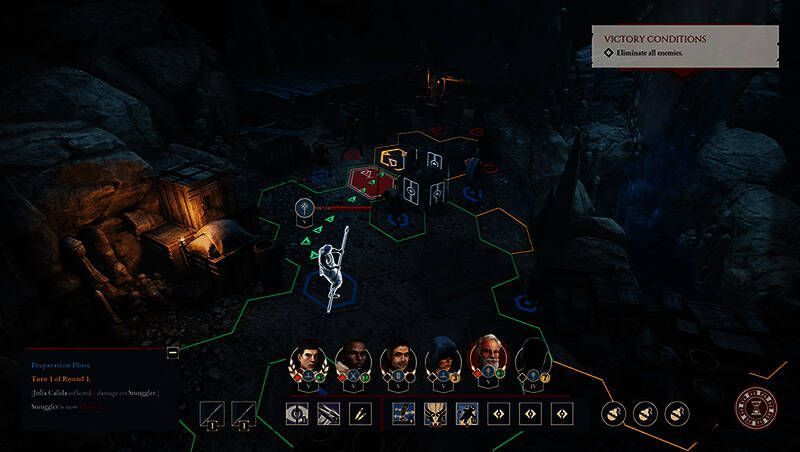Screen dimensions: 800x452
Task: Open the Victory Conditions panel
Action: click(x=684, y=45)
